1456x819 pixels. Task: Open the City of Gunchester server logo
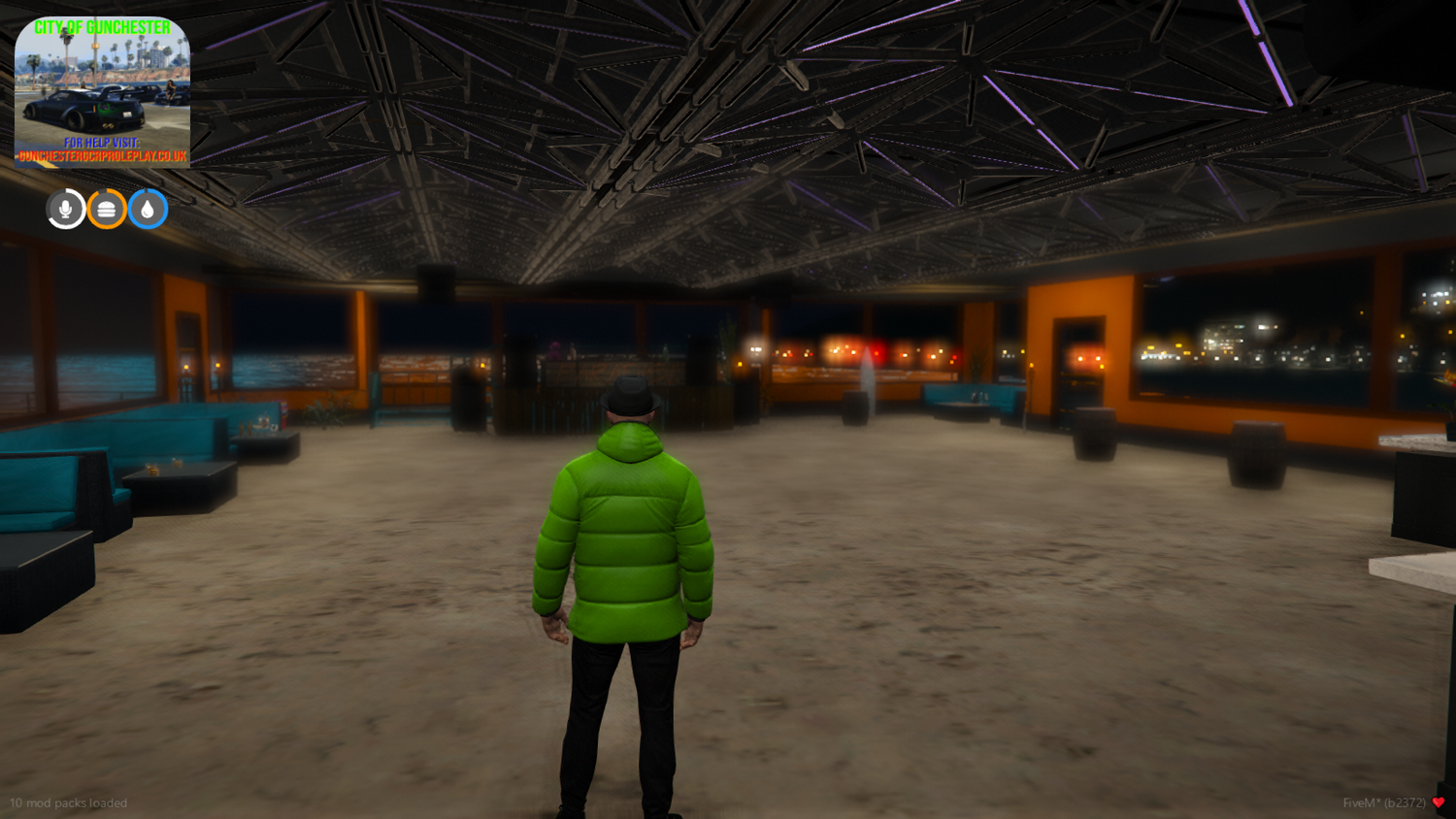(x=102, y=92)
